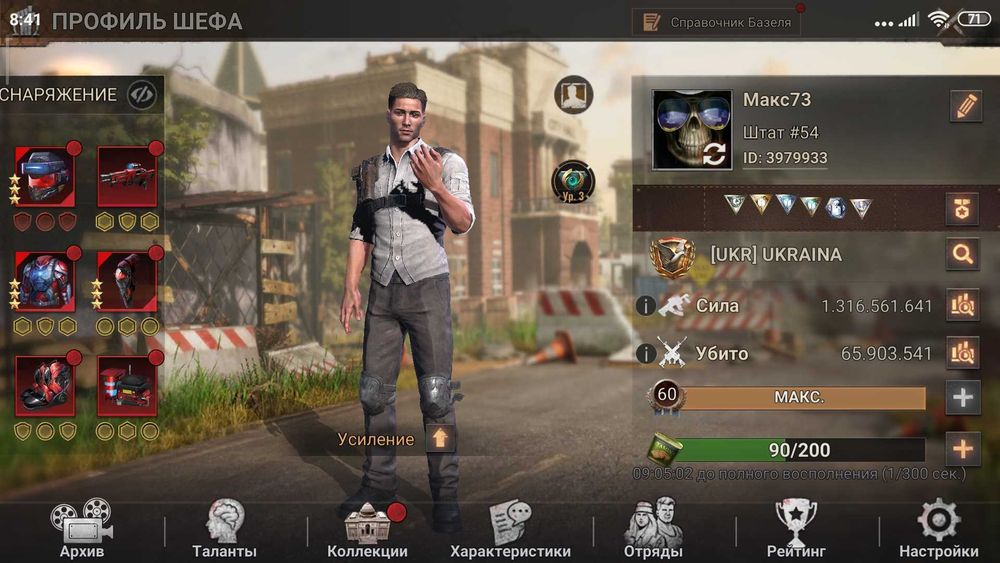Open the Архив menu
The height and width of the screenshot is (563, 1000).
pyautogui.click(x=81, y=528)
